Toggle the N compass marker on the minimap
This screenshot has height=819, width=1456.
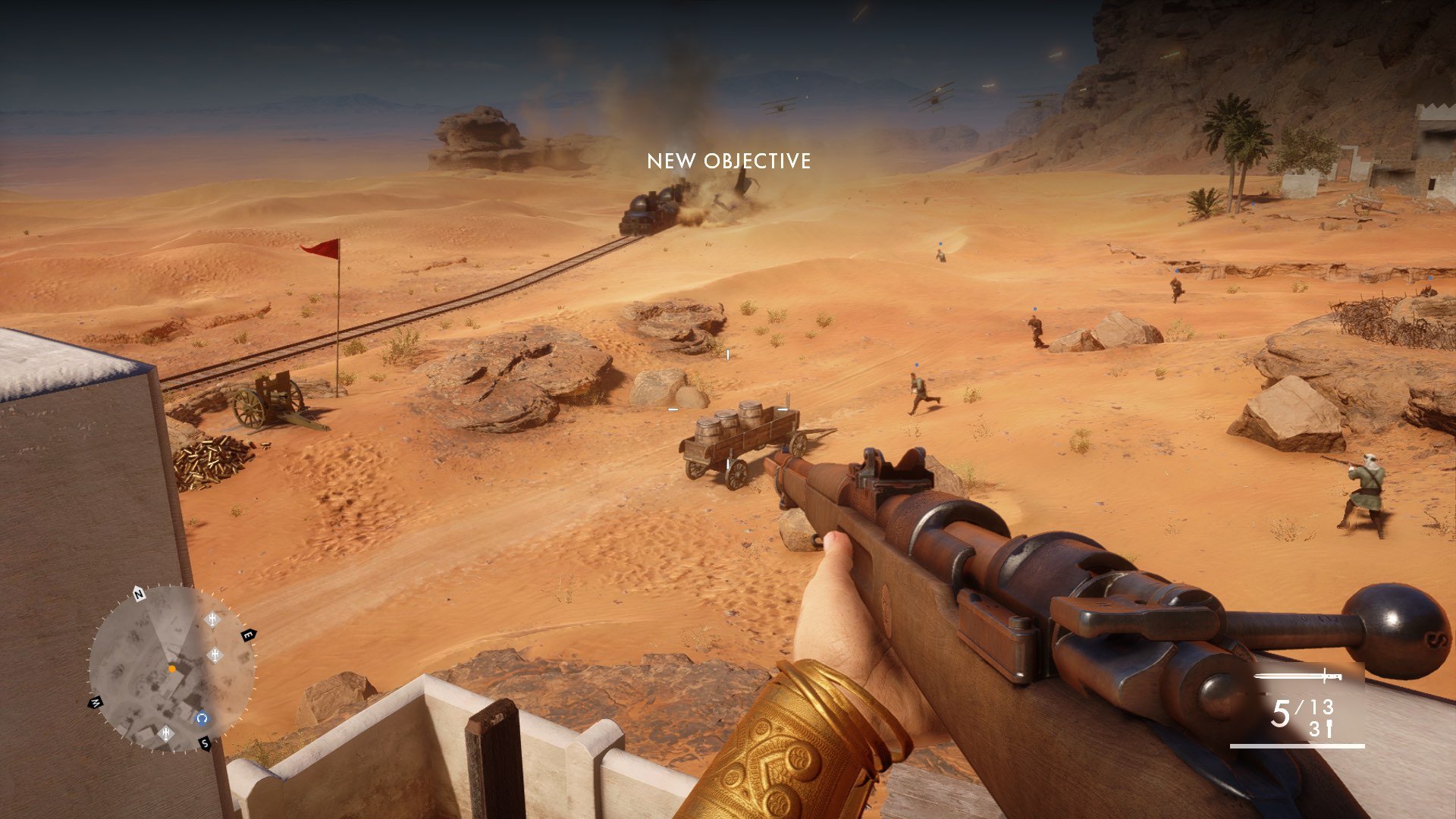(138, 595)
